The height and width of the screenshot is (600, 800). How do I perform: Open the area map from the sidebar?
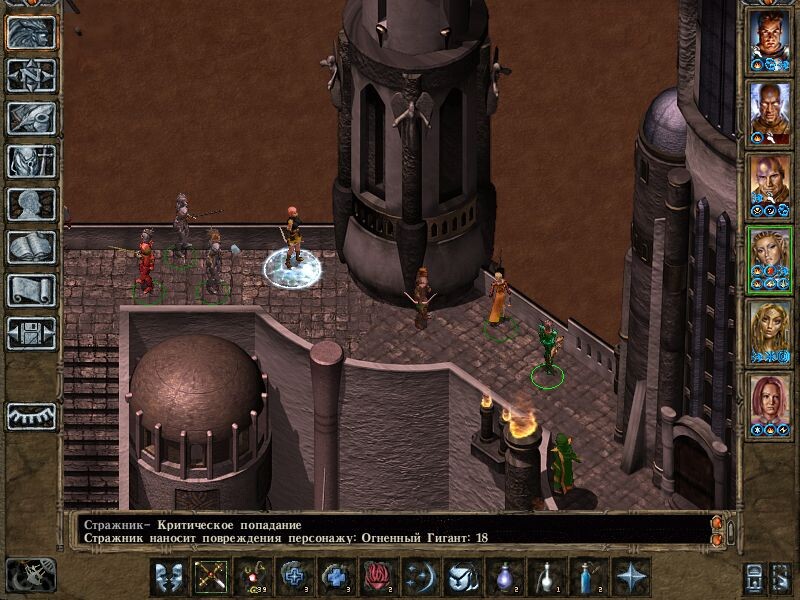(x=31, y=74)
